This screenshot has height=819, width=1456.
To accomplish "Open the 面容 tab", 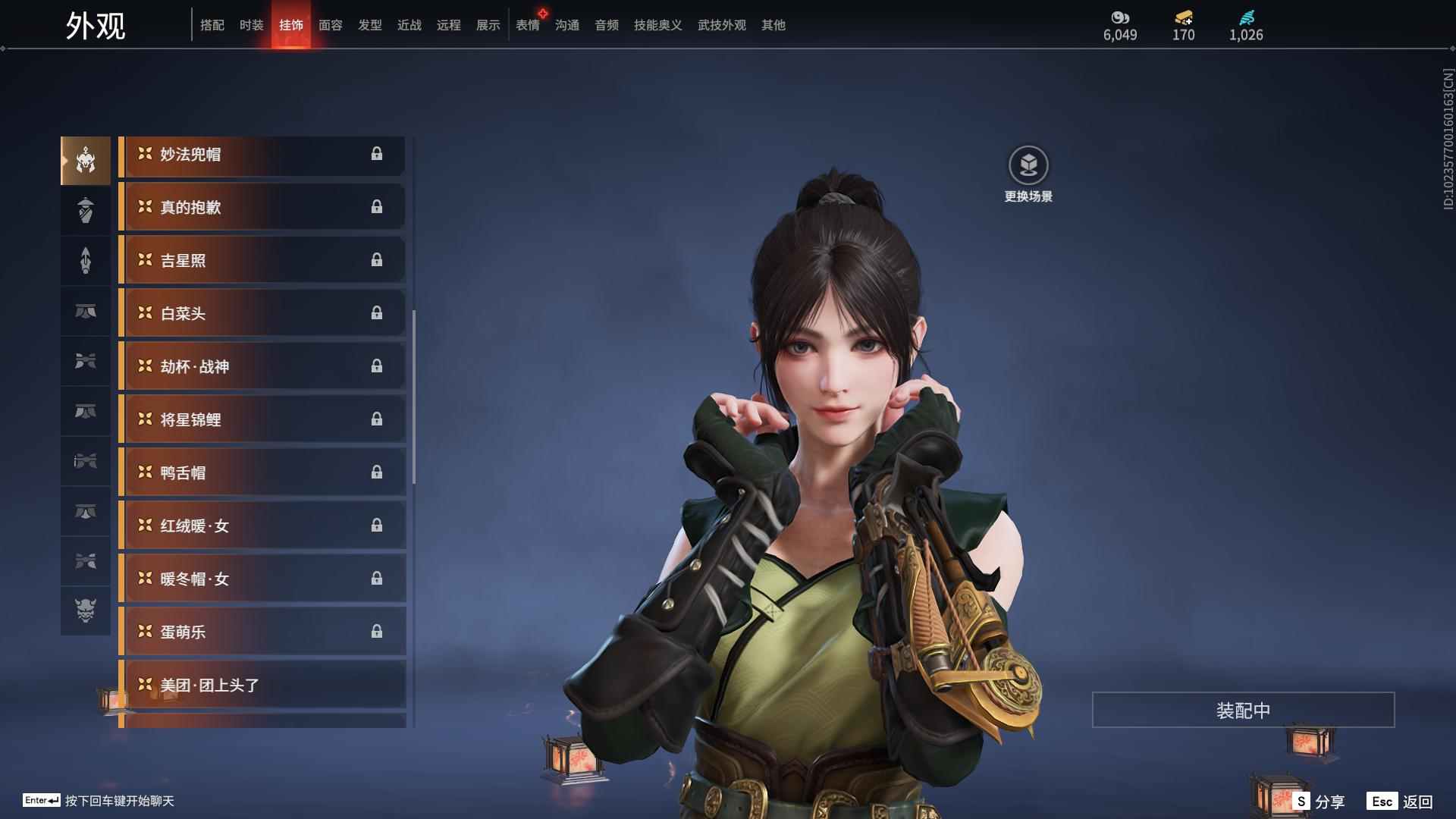I will coord(330,25).
